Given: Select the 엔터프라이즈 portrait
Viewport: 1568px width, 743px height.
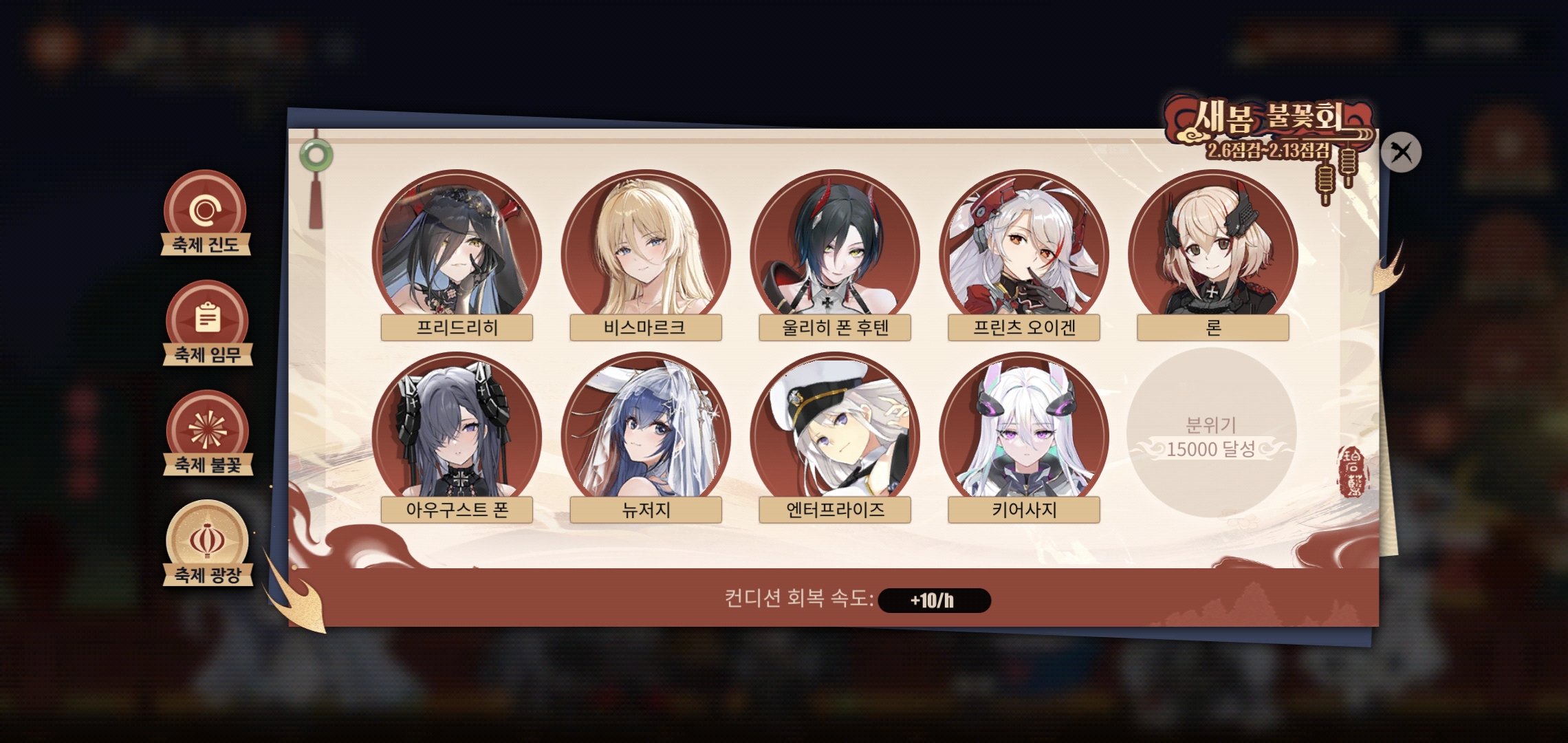Looking at the screenshot, I should point(834,433).
